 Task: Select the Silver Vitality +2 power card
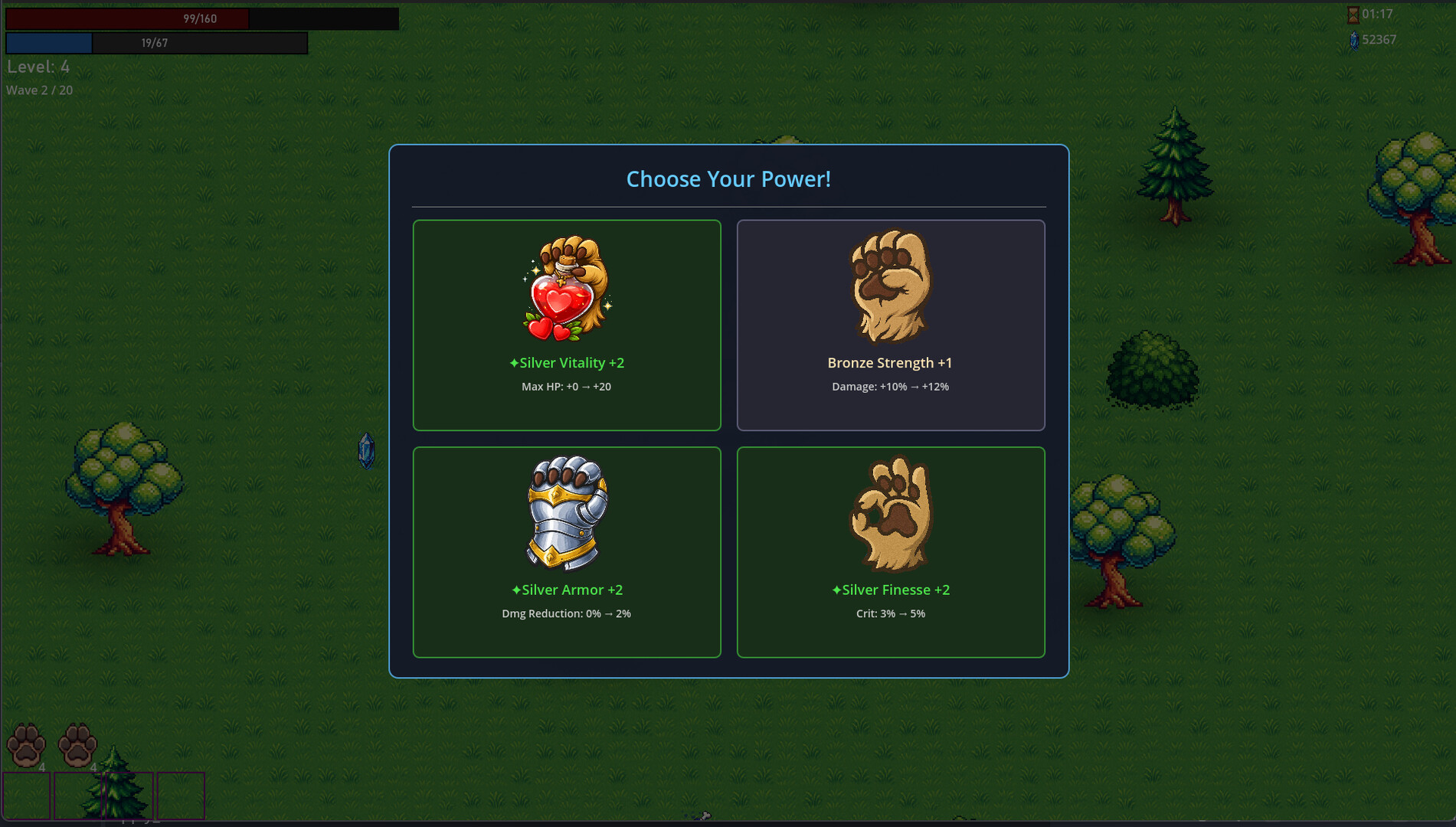pyautogui.click(x=567, y=325)
